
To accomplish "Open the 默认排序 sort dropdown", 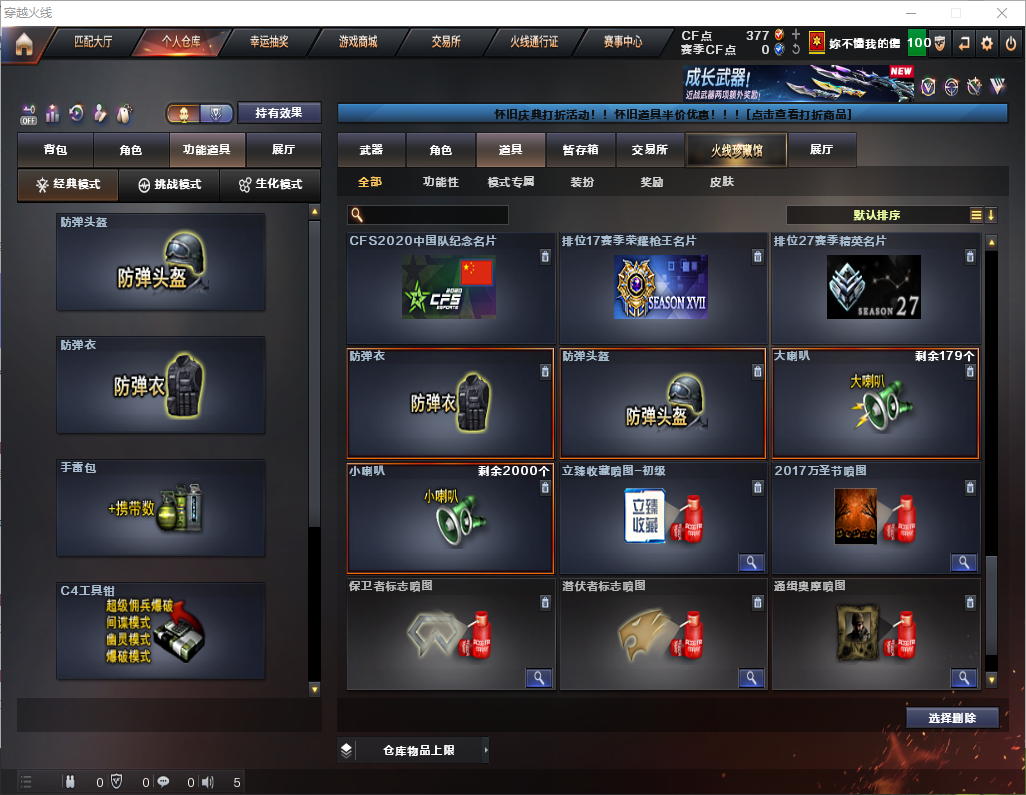I will click(877, 215).
